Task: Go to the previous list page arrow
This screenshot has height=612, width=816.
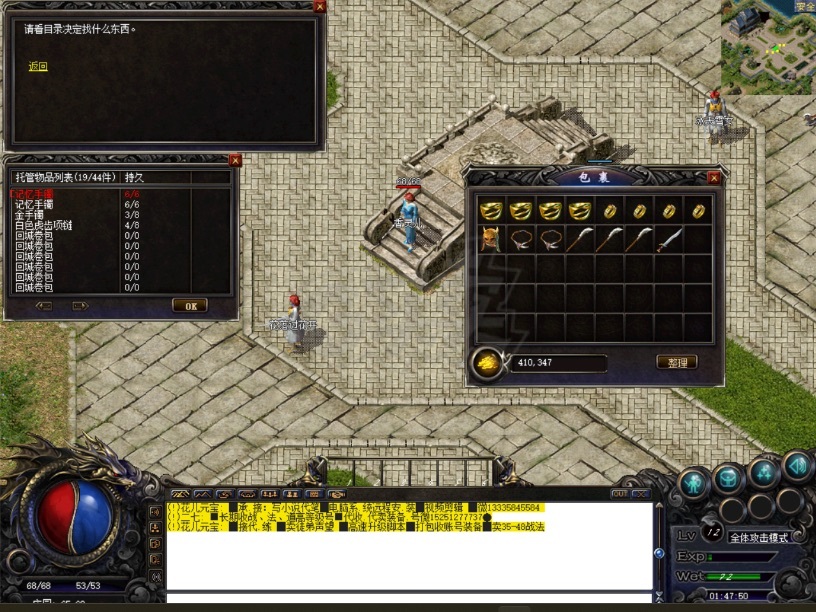Action: [x=43, y=305]
